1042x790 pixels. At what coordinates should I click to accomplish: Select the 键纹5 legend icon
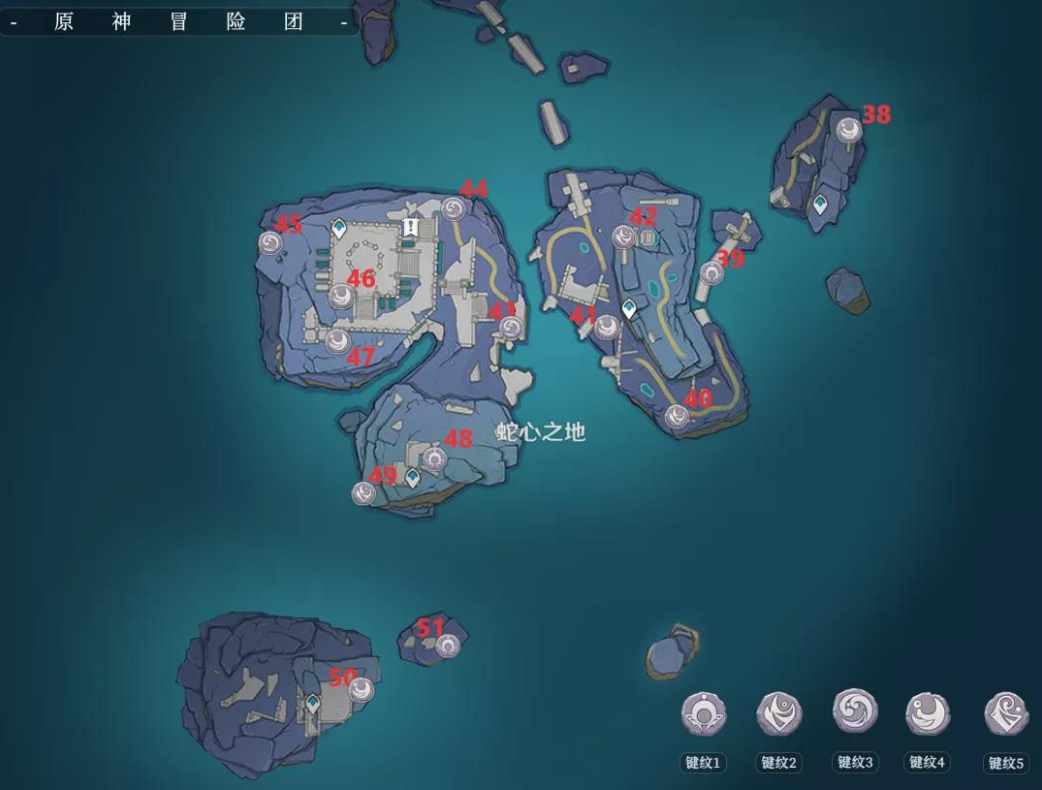tap(1006, 714)
